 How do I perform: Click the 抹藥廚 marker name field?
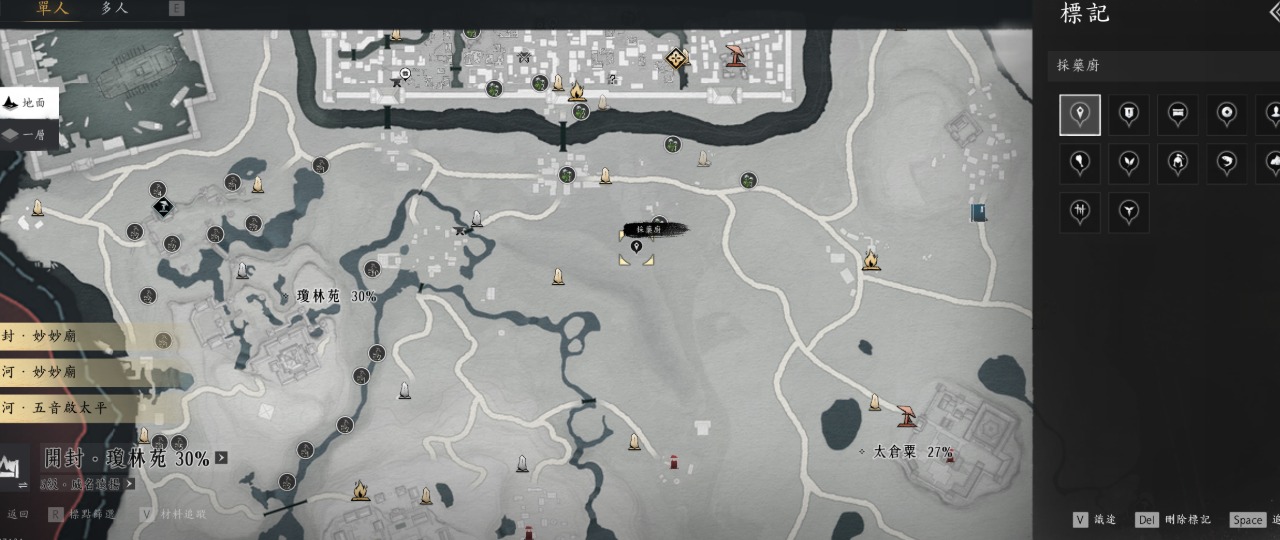[x=1160, y=66]
